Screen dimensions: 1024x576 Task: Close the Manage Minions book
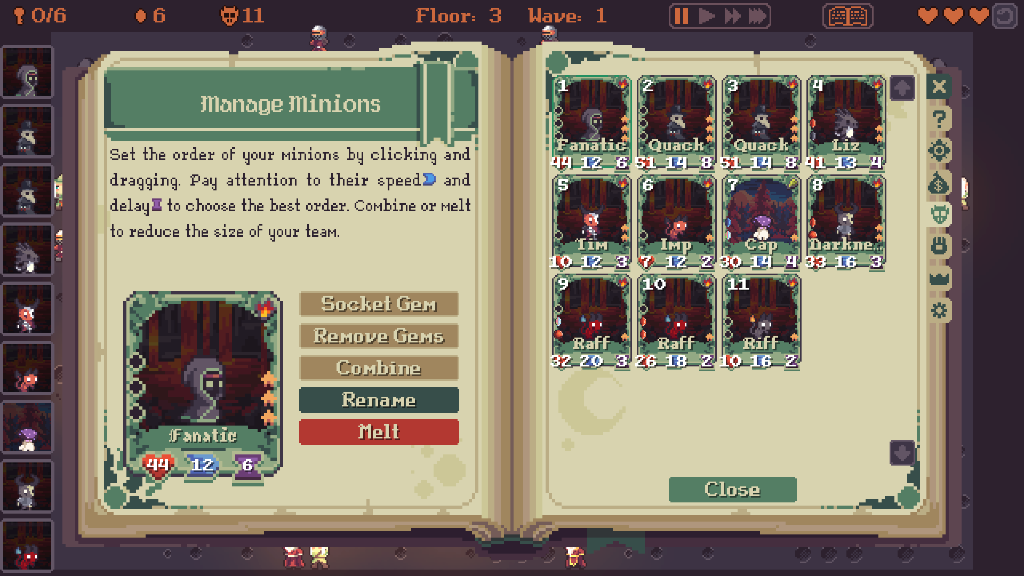coord(732,489)
